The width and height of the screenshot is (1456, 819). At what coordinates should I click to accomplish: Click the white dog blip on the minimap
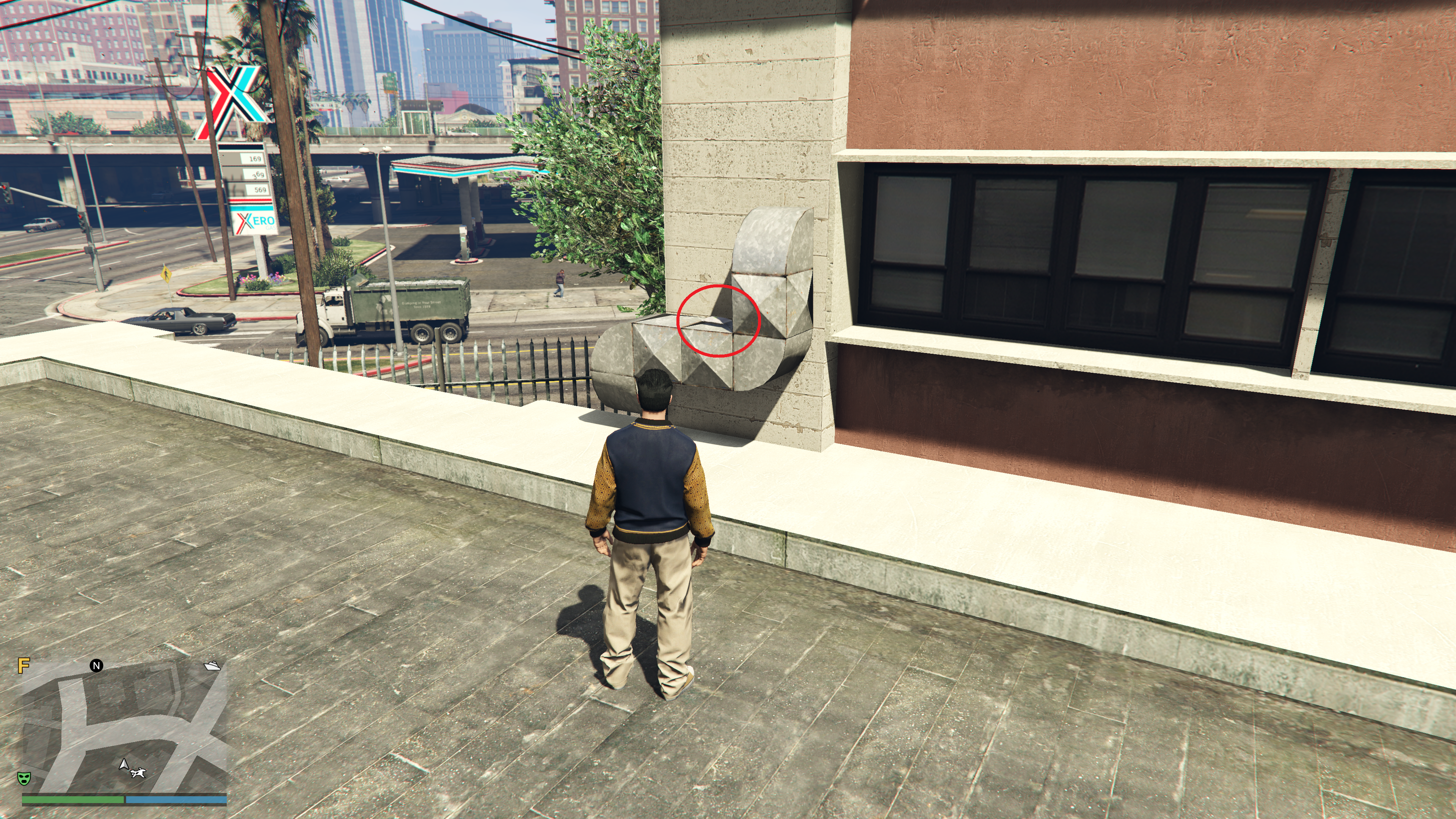[x=138, y=772]
